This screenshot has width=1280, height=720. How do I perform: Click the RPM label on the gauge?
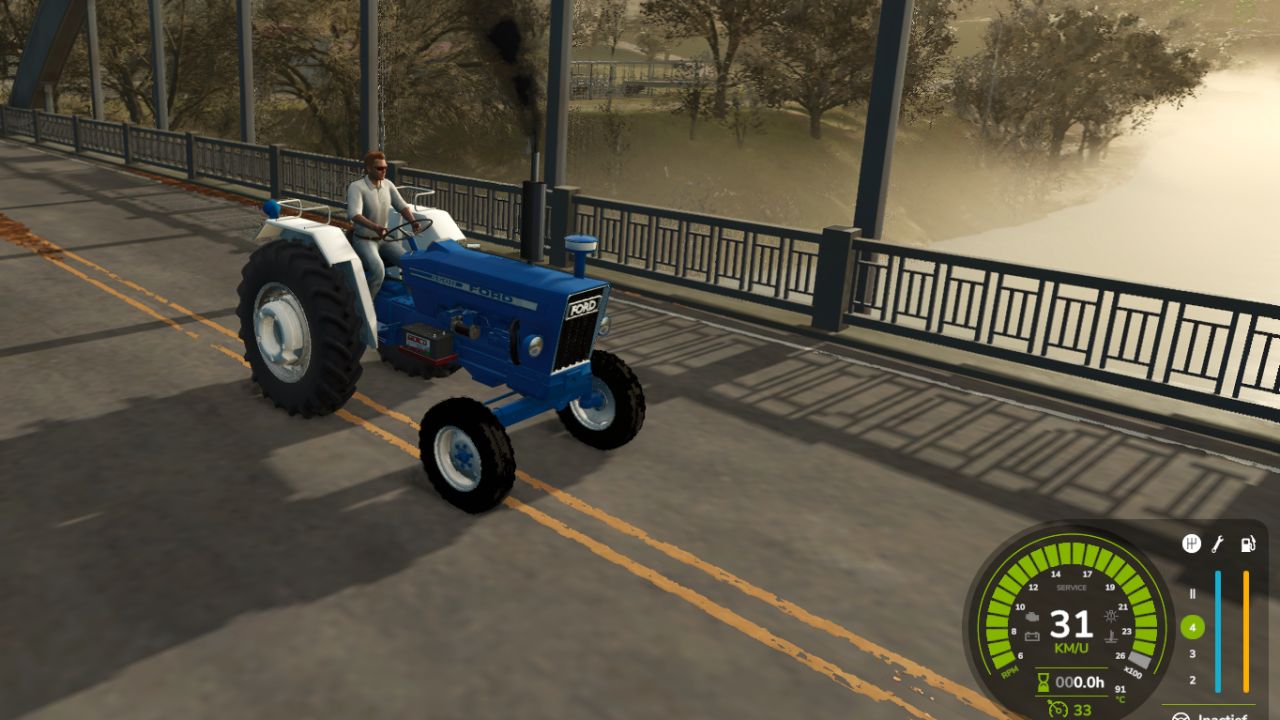pos(1010,672)
